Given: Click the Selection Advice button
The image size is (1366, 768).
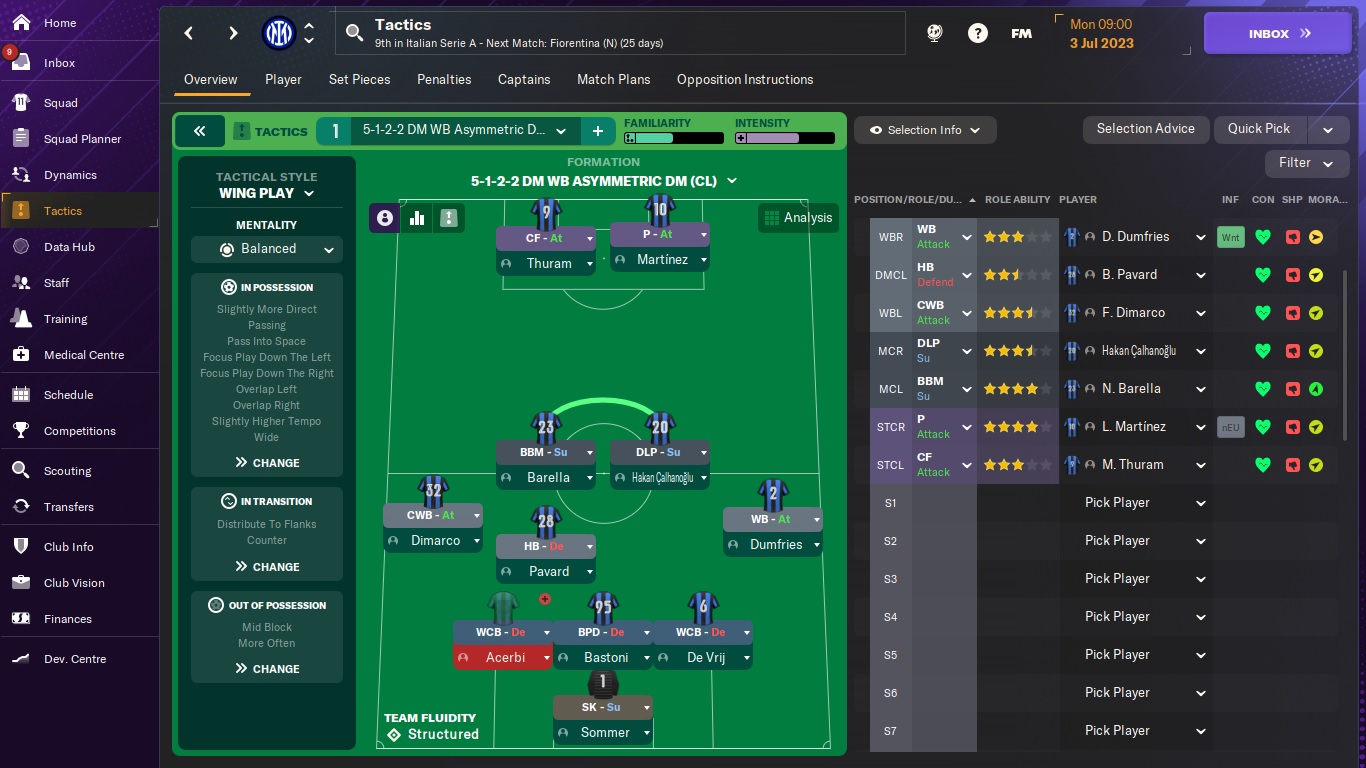Looking at the screenshot, I should point(1145,129).
